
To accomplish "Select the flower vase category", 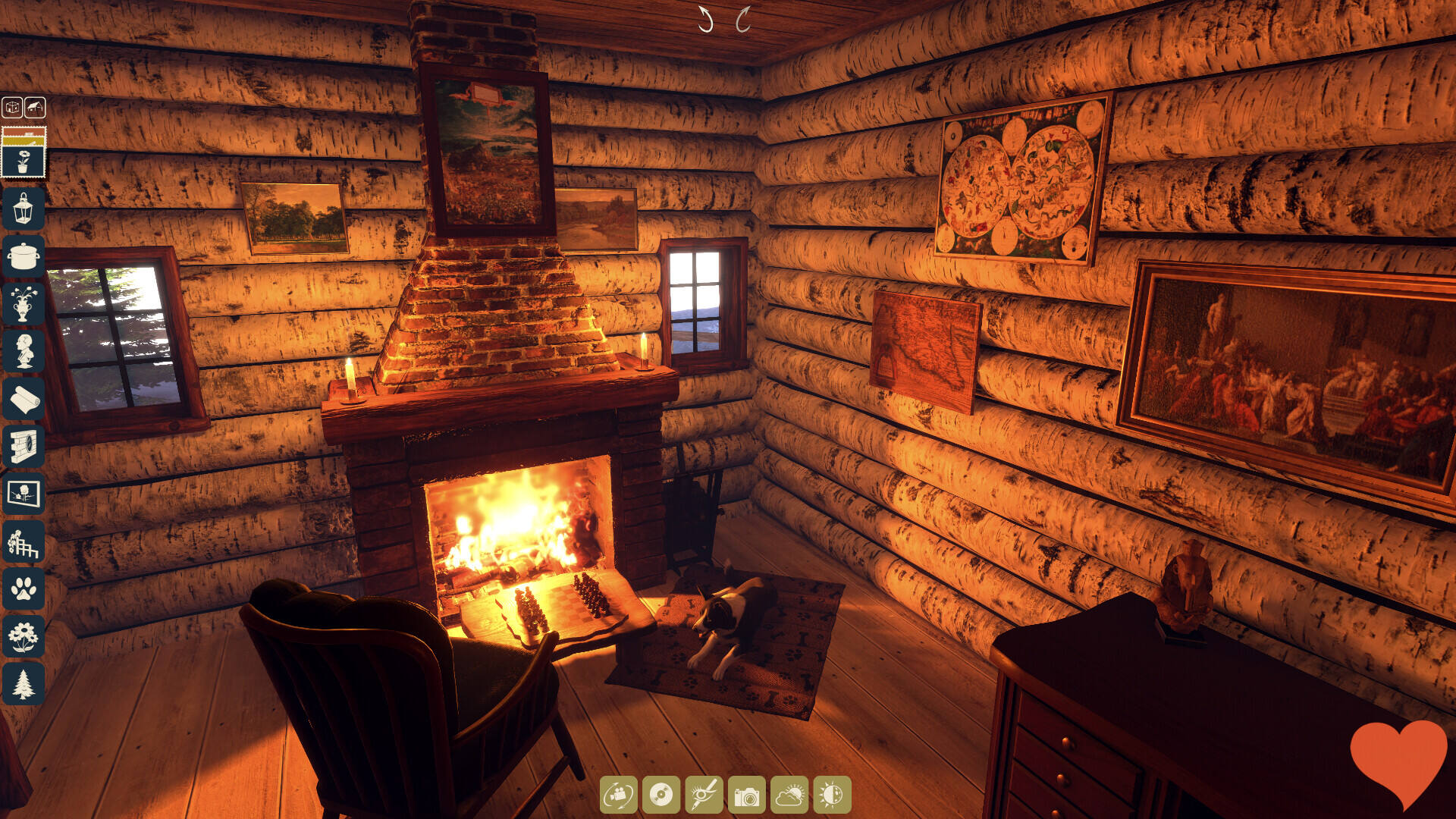I will [24, 303].
